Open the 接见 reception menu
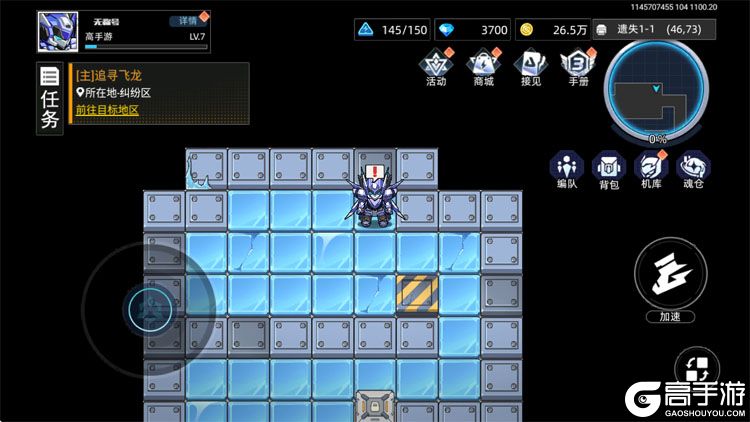The height and width of the screenshot is (422, 750). click(531, 65)
